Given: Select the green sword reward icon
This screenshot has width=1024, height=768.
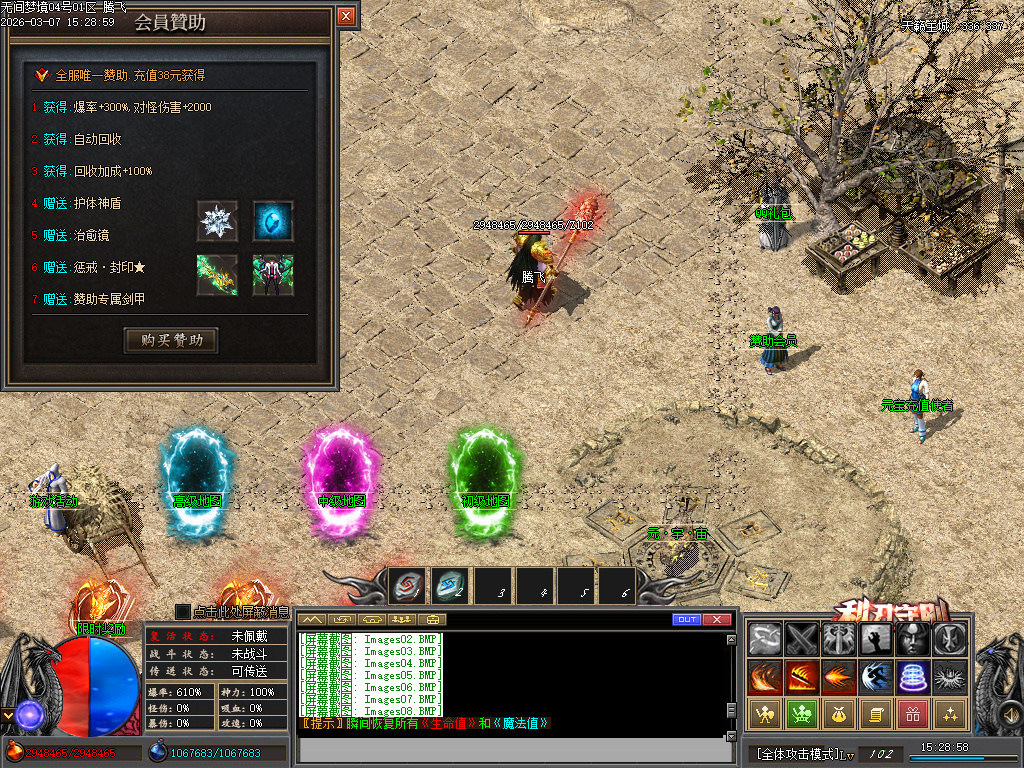Looking at the screenshot, I should (x=217, y=275).
